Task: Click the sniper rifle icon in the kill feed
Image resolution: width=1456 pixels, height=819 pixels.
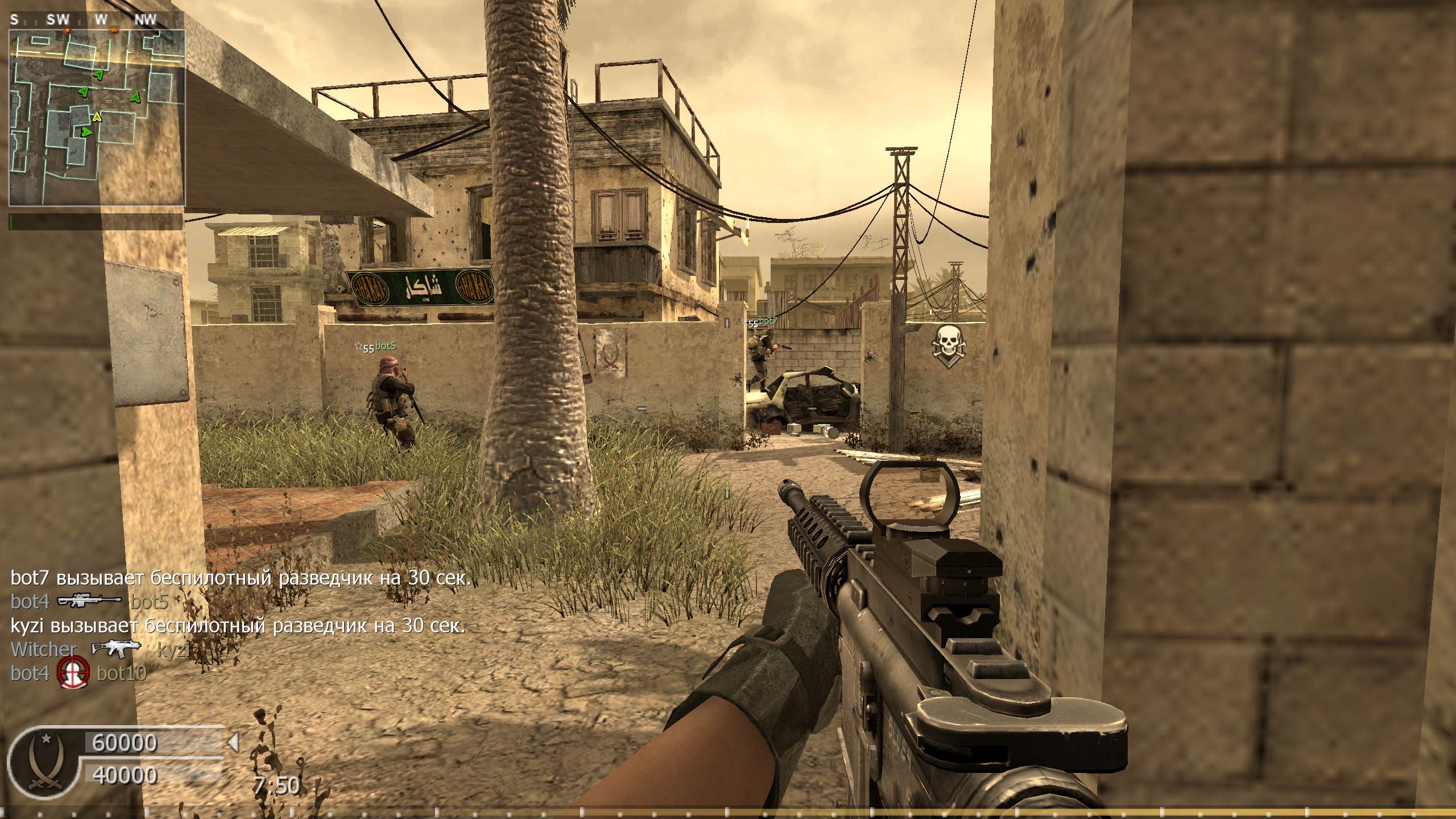Action: tap(90, 601)
